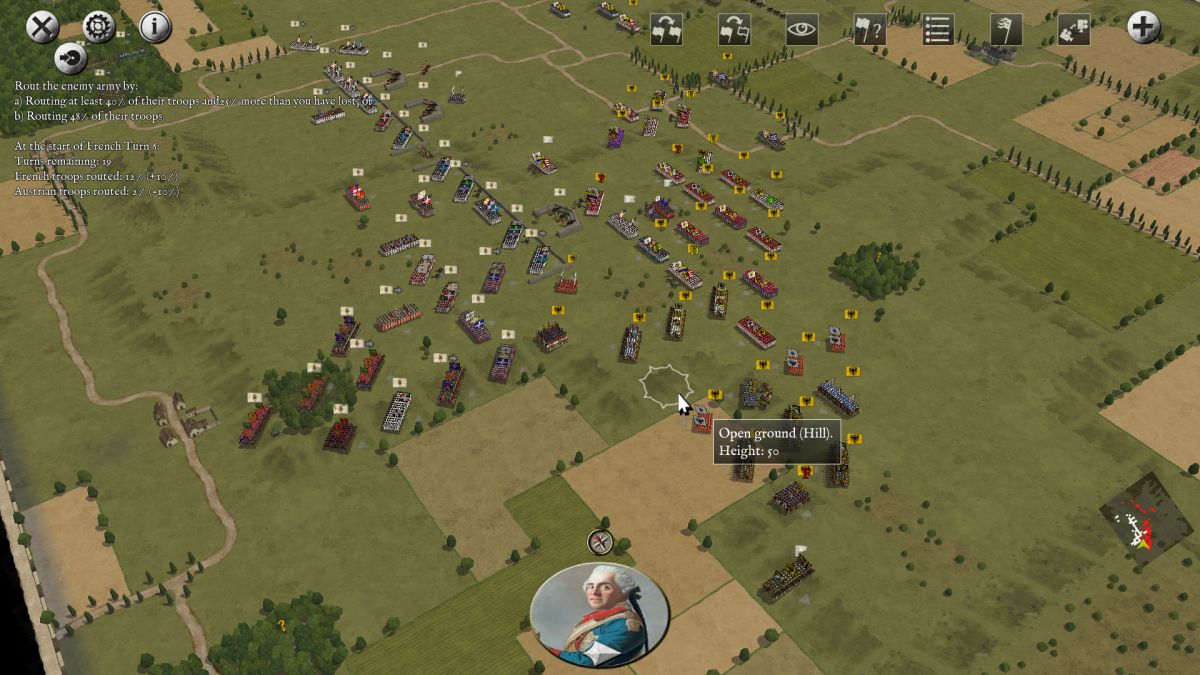Click the round plus button
The height and width of the screenshot is (675, 1200).
(x=1144, y=27)
